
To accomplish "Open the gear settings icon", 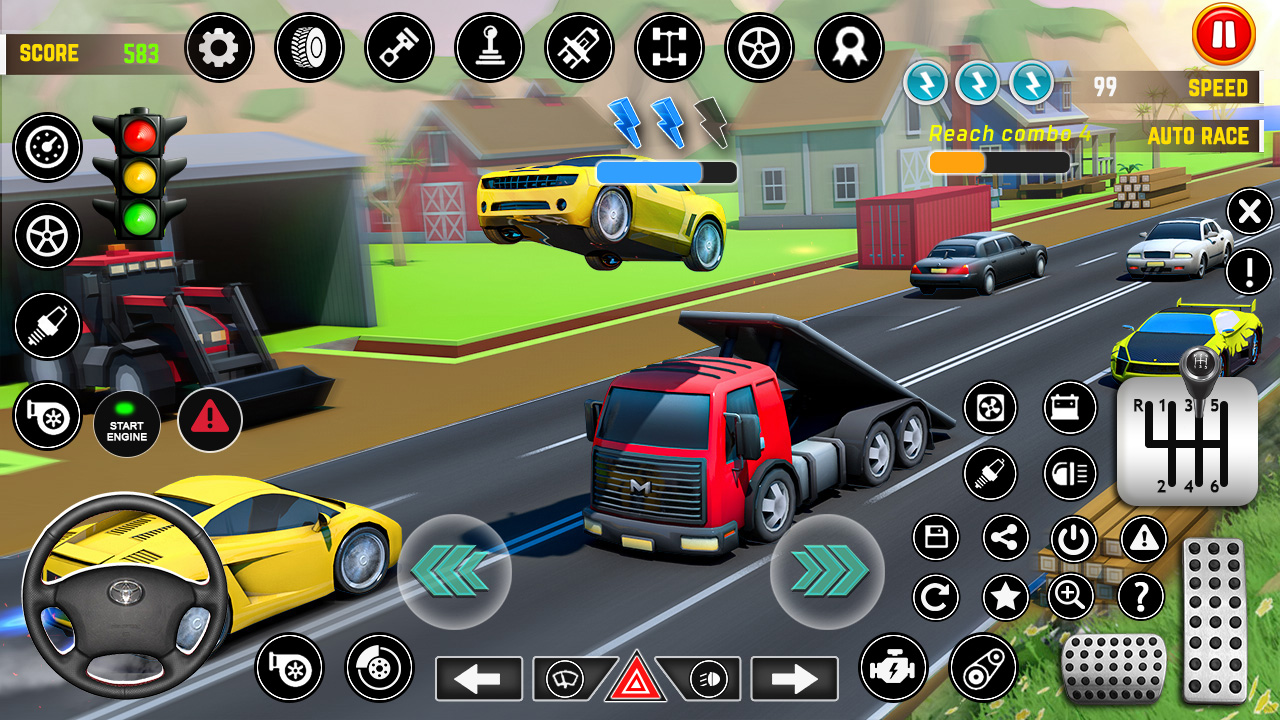I will (219, 48).
